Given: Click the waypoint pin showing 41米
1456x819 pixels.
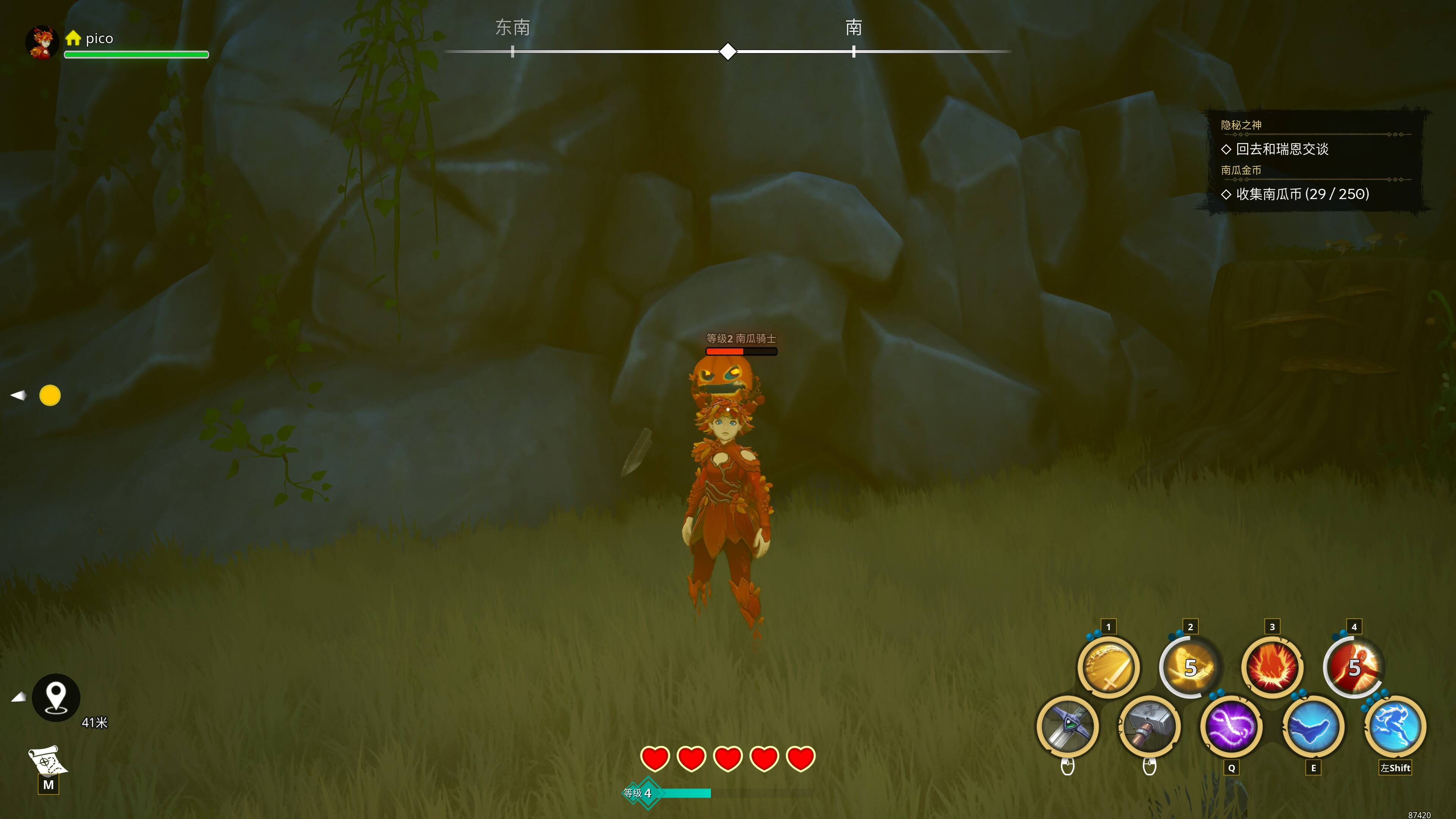Looking at the screenshot, I should point(56,698).
